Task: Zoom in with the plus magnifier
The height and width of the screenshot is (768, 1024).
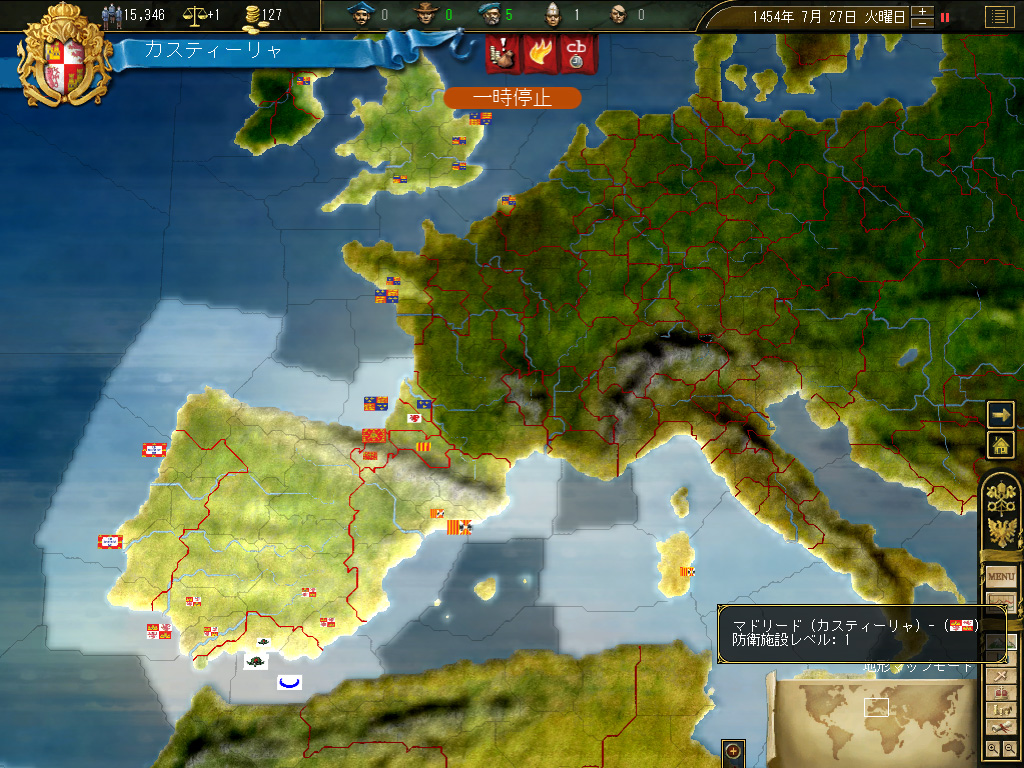Action: [x=992, y=748]
